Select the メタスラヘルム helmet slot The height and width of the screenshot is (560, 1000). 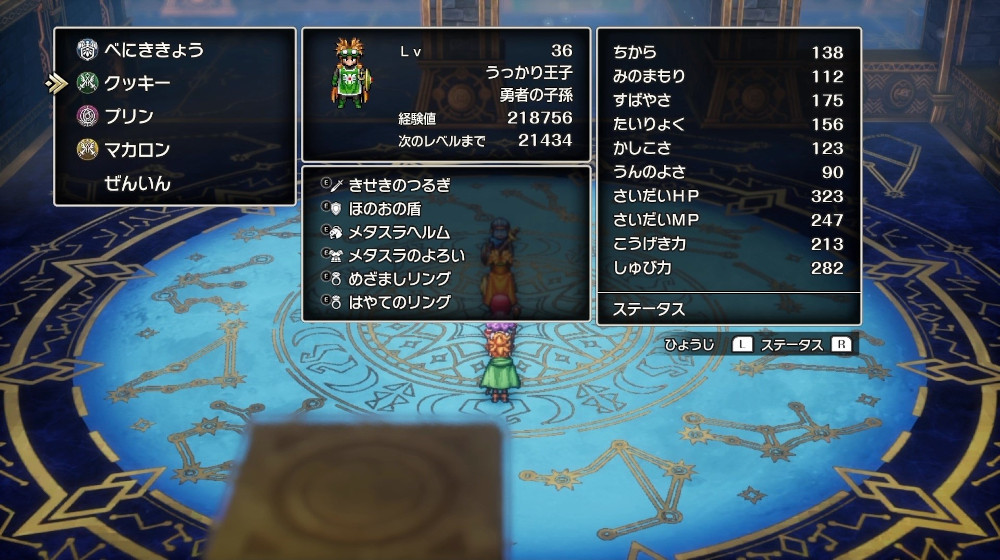[x=399, y=232]
